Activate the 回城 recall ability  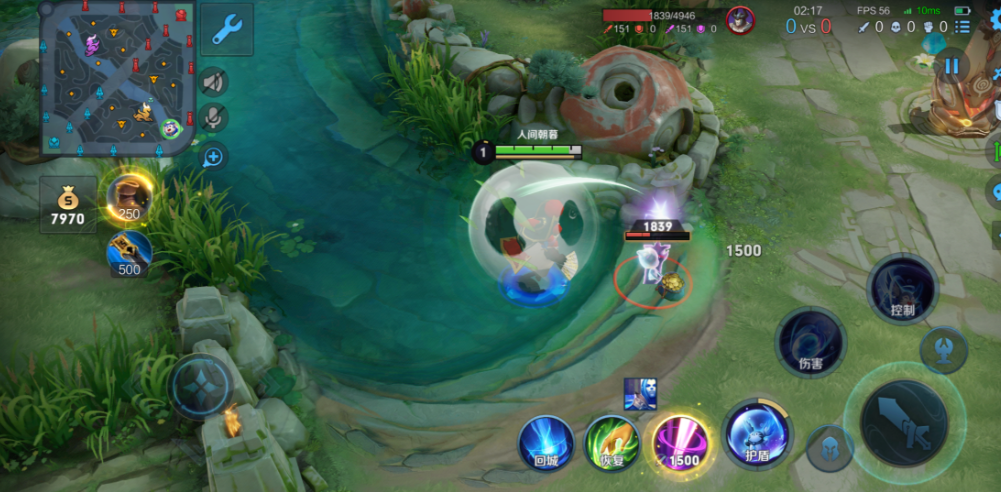tap(546, 442)
